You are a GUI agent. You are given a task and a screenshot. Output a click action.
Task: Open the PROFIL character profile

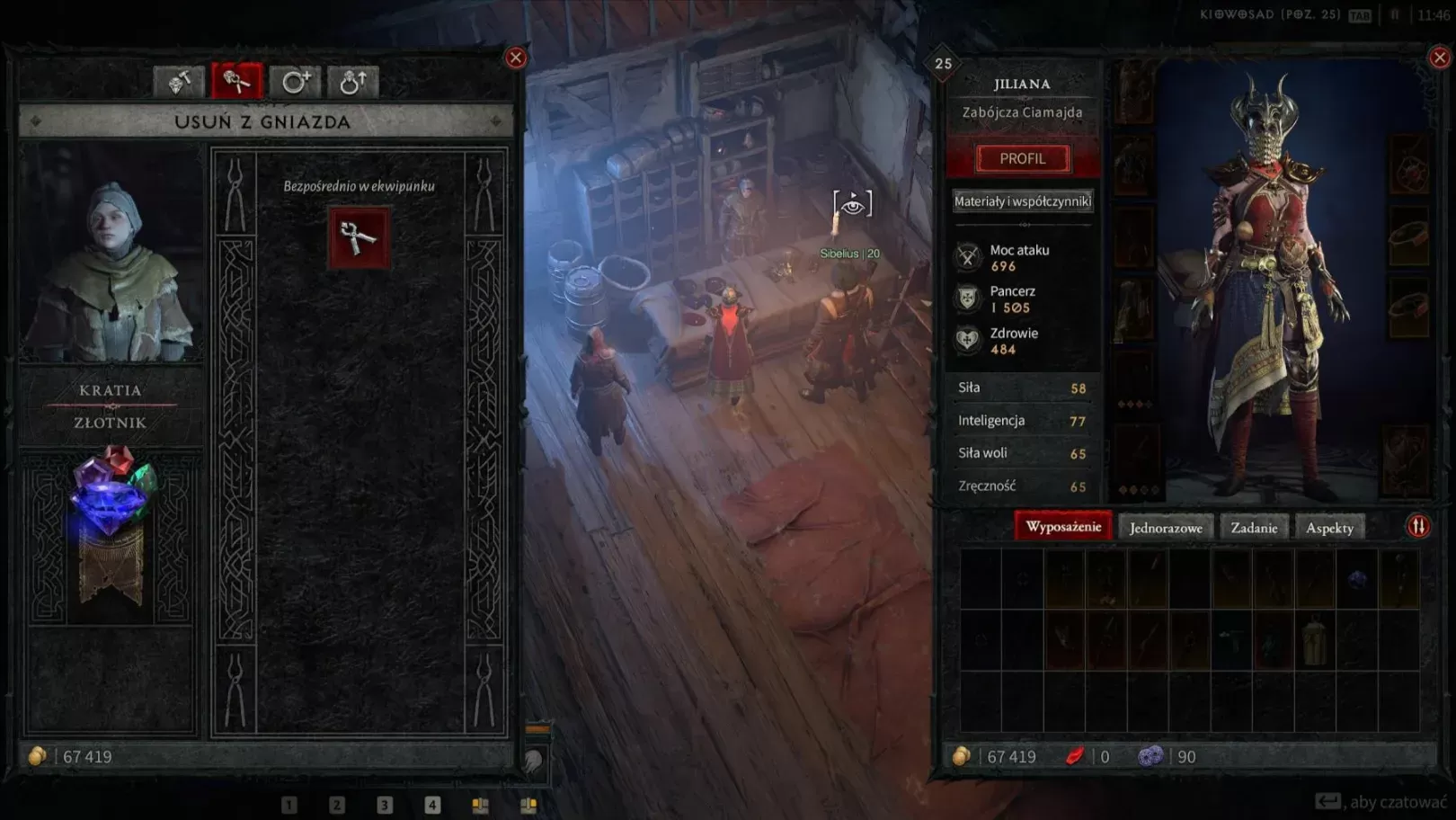tap(1023, 158)
